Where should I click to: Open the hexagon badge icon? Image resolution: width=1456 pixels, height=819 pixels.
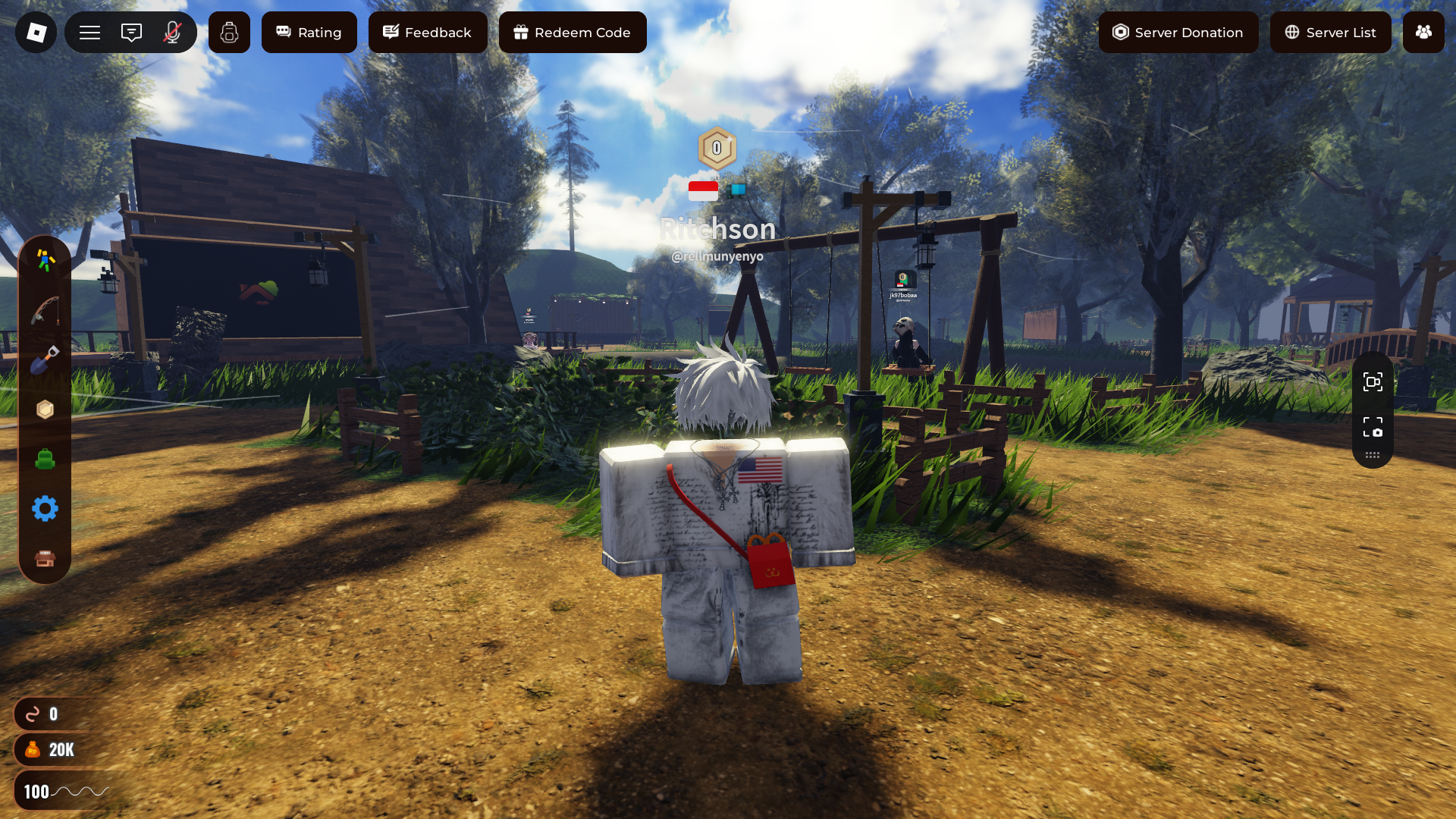[45, 409]
